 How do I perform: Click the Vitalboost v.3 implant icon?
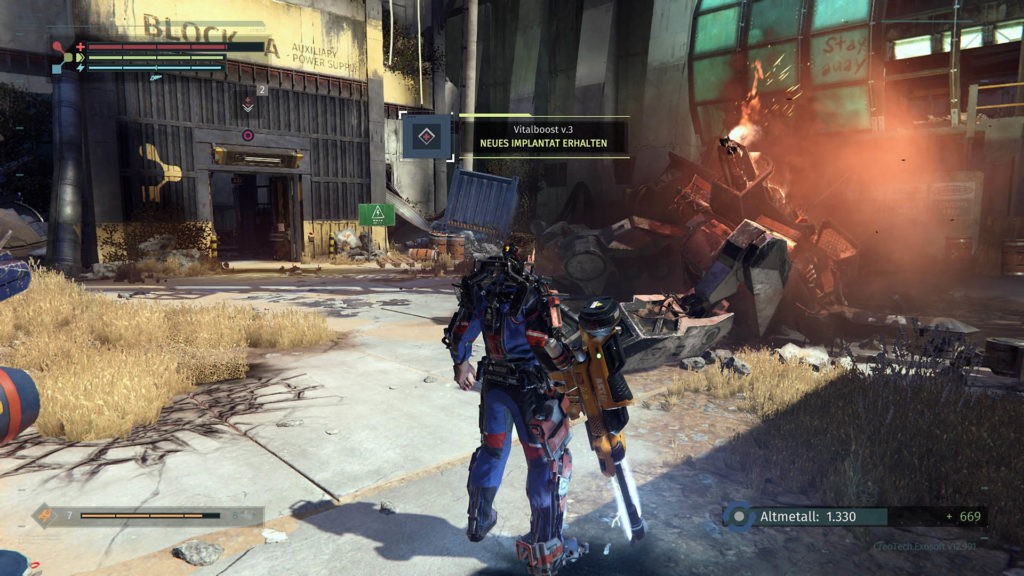click(427, 136)
